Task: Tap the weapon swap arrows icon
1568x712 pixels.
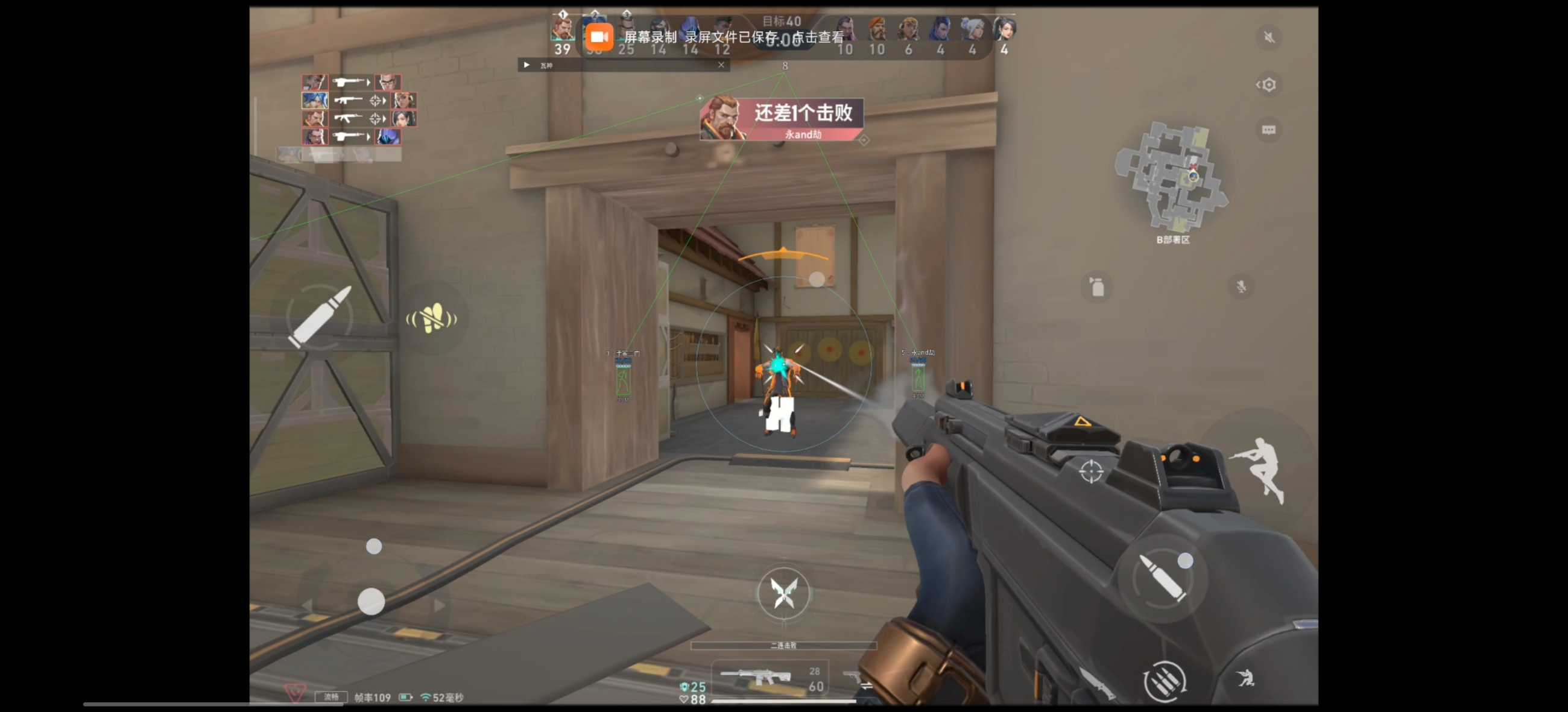Action: click(865, 685)
